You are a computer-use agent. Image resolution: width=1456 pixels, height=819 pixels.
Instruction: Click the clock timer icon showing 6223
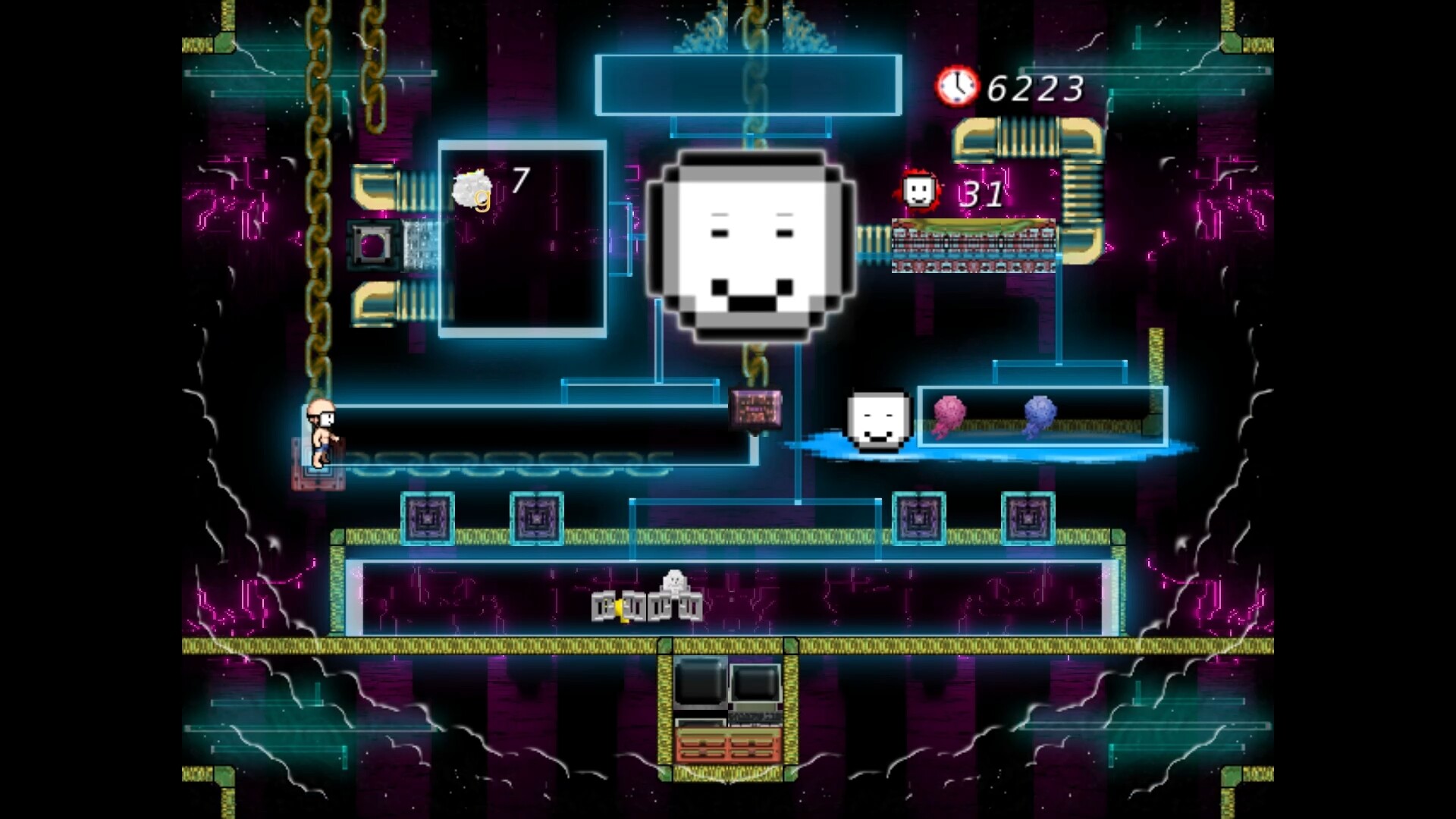click(957, 86)
